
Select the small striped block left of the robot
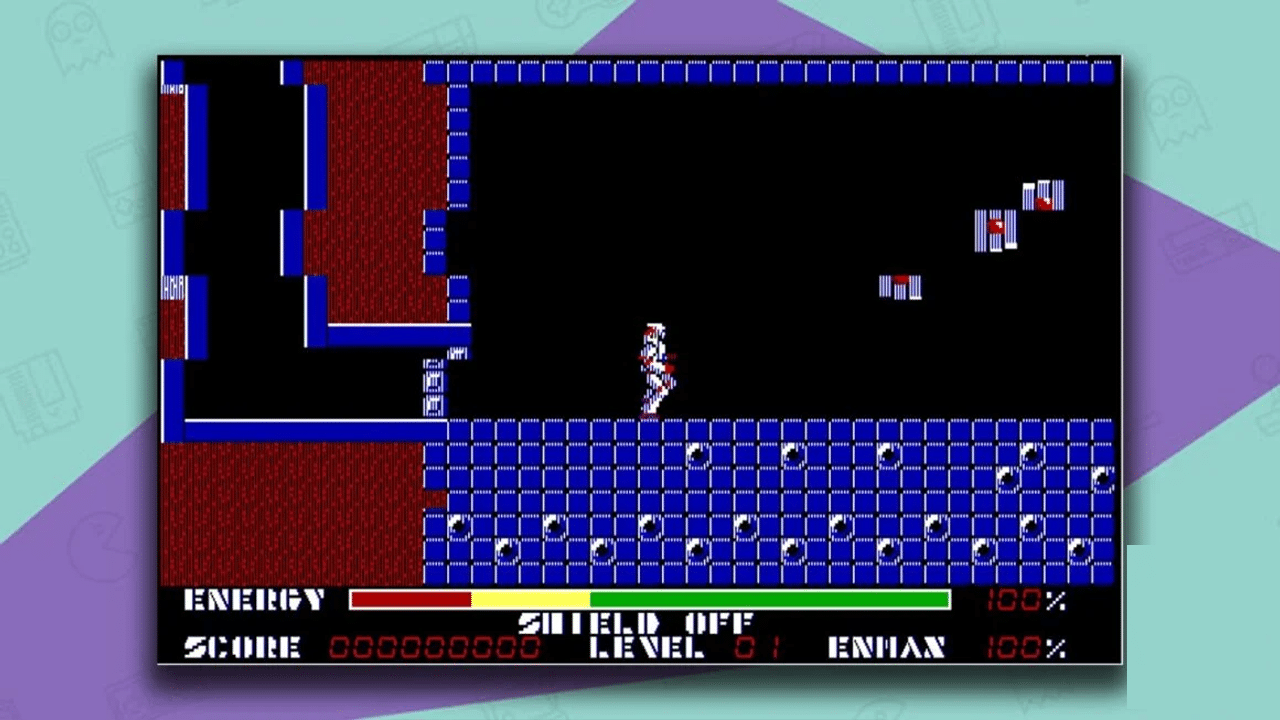(x=433, y=383)
